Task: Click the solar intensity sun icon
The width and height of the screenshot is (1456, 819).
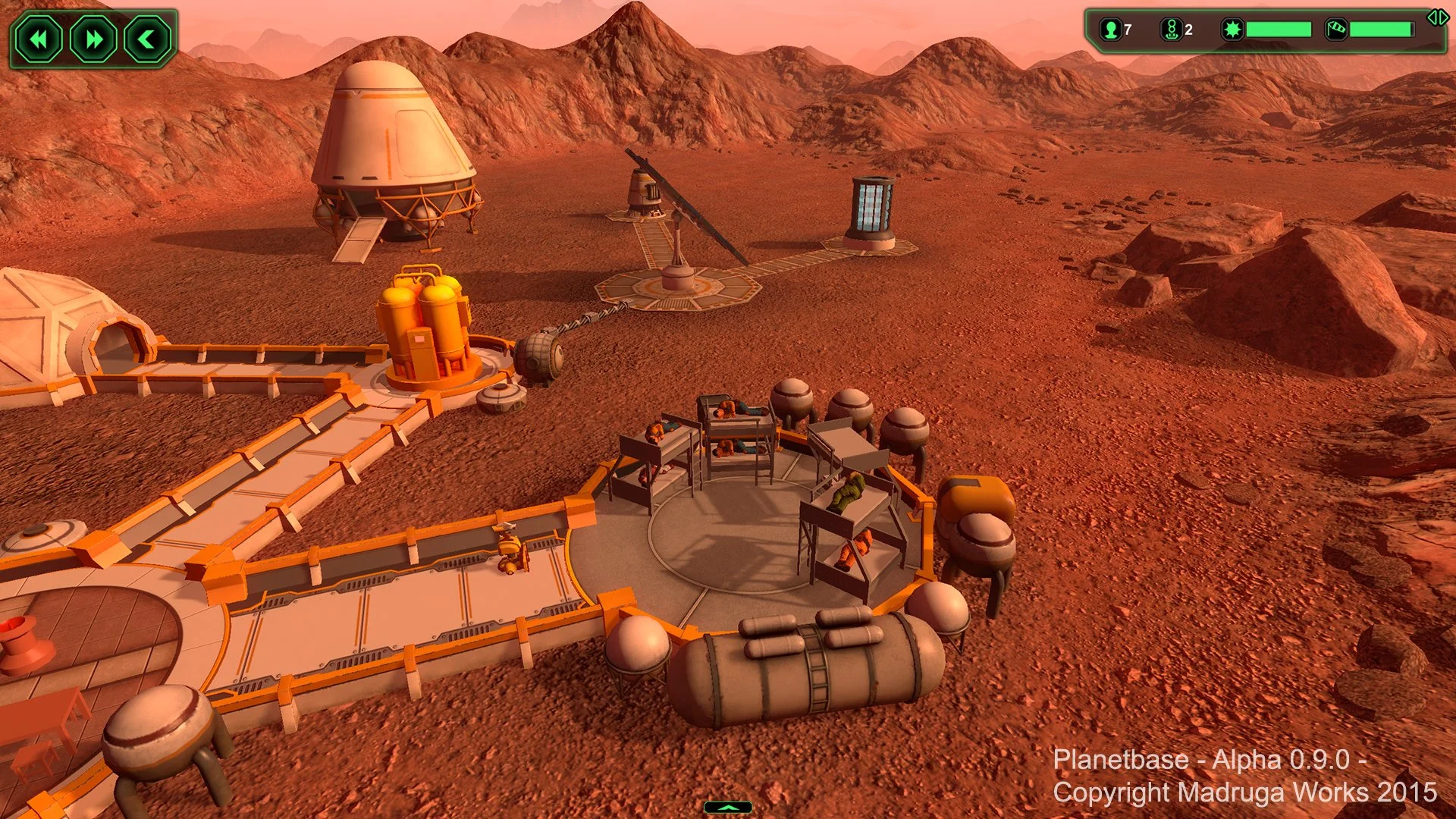Action: pos(1232,30)
